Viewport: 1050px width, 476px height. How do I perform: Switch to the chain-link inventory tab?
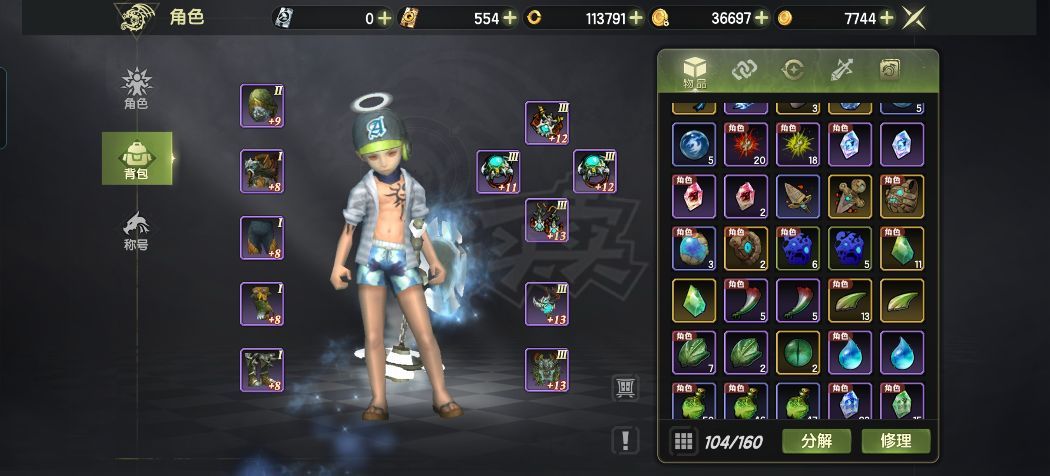[744, 69]
